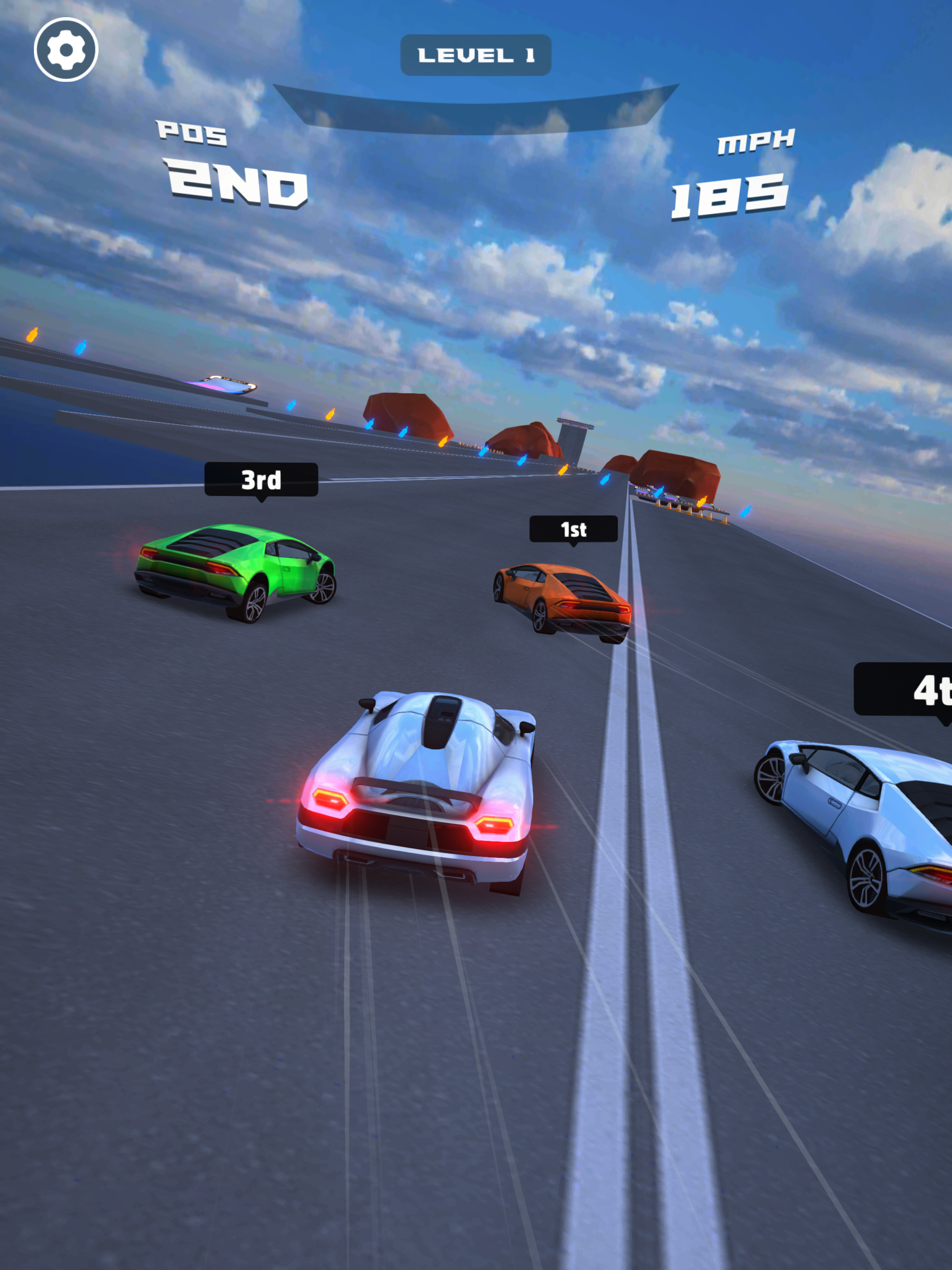Tap the MPH label above the speed value
952x1270 pixels.
coord(756,142)
